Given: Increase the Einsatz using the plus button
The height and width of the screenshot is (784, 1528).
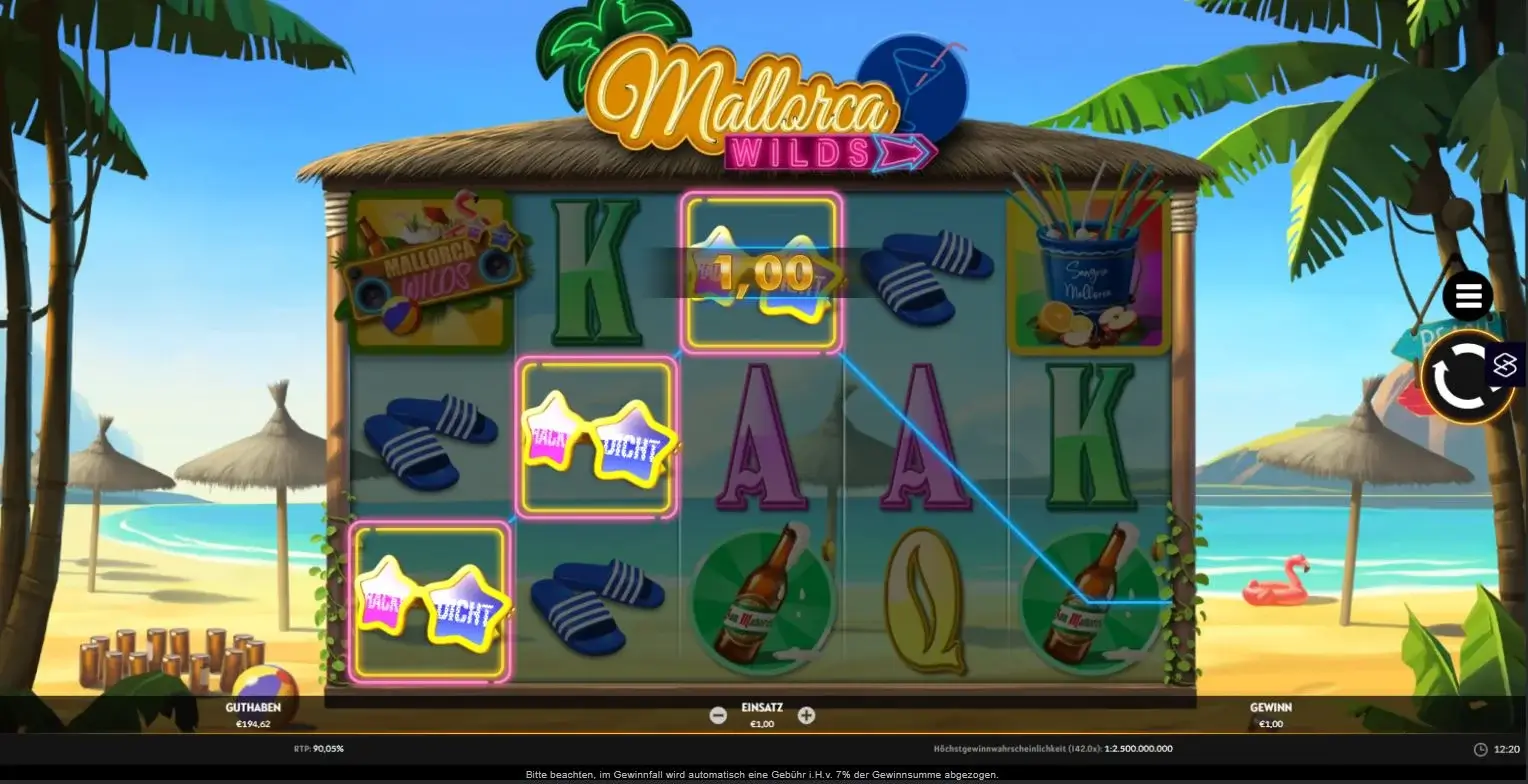Looking at the screenshot, I should pyautogui.click(x=806, y=714).
